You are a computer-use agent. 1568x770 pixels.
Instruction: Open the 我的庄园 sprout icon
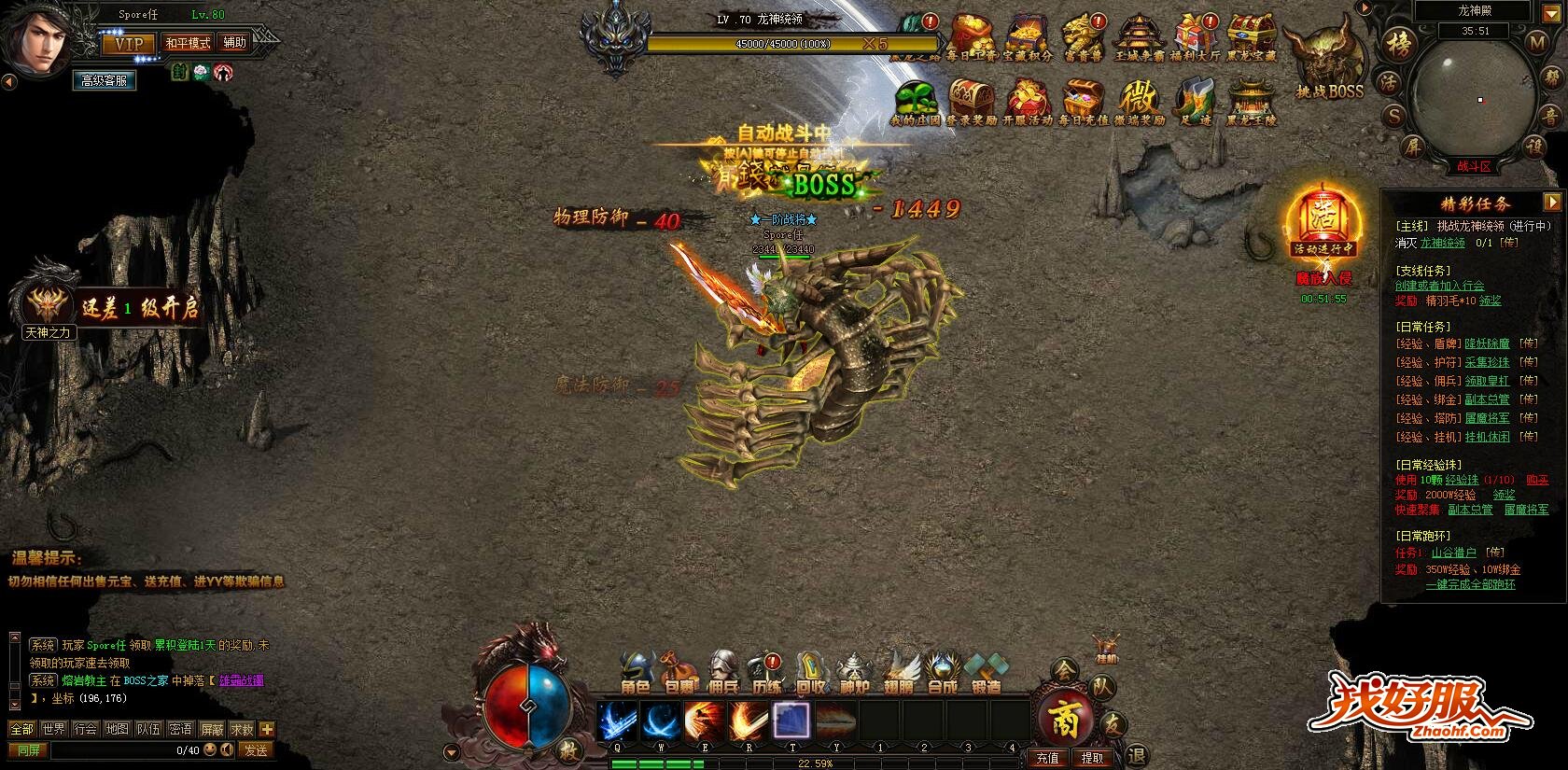point(916,101)
